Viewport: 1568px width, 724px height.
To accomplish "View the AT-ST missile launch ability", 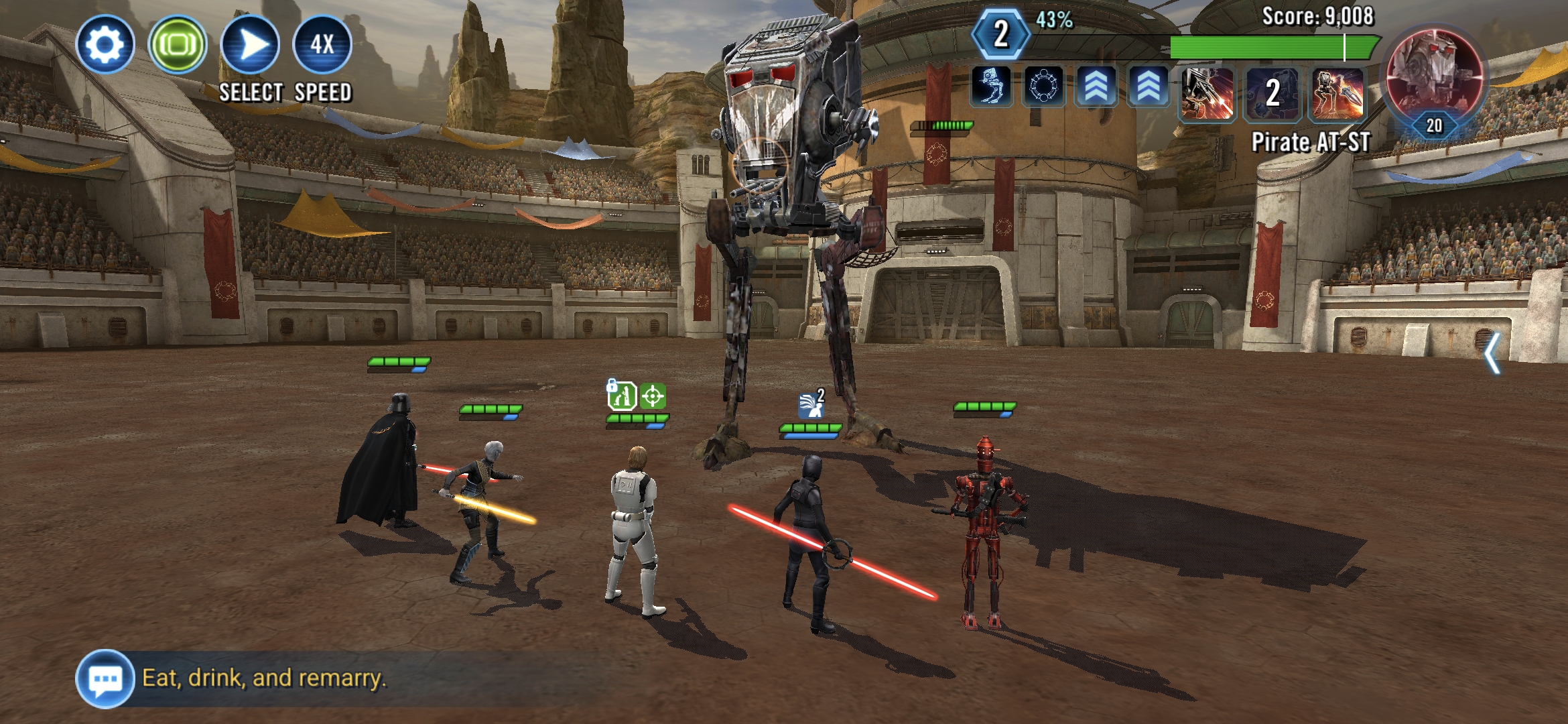I will pos(1337,93).
